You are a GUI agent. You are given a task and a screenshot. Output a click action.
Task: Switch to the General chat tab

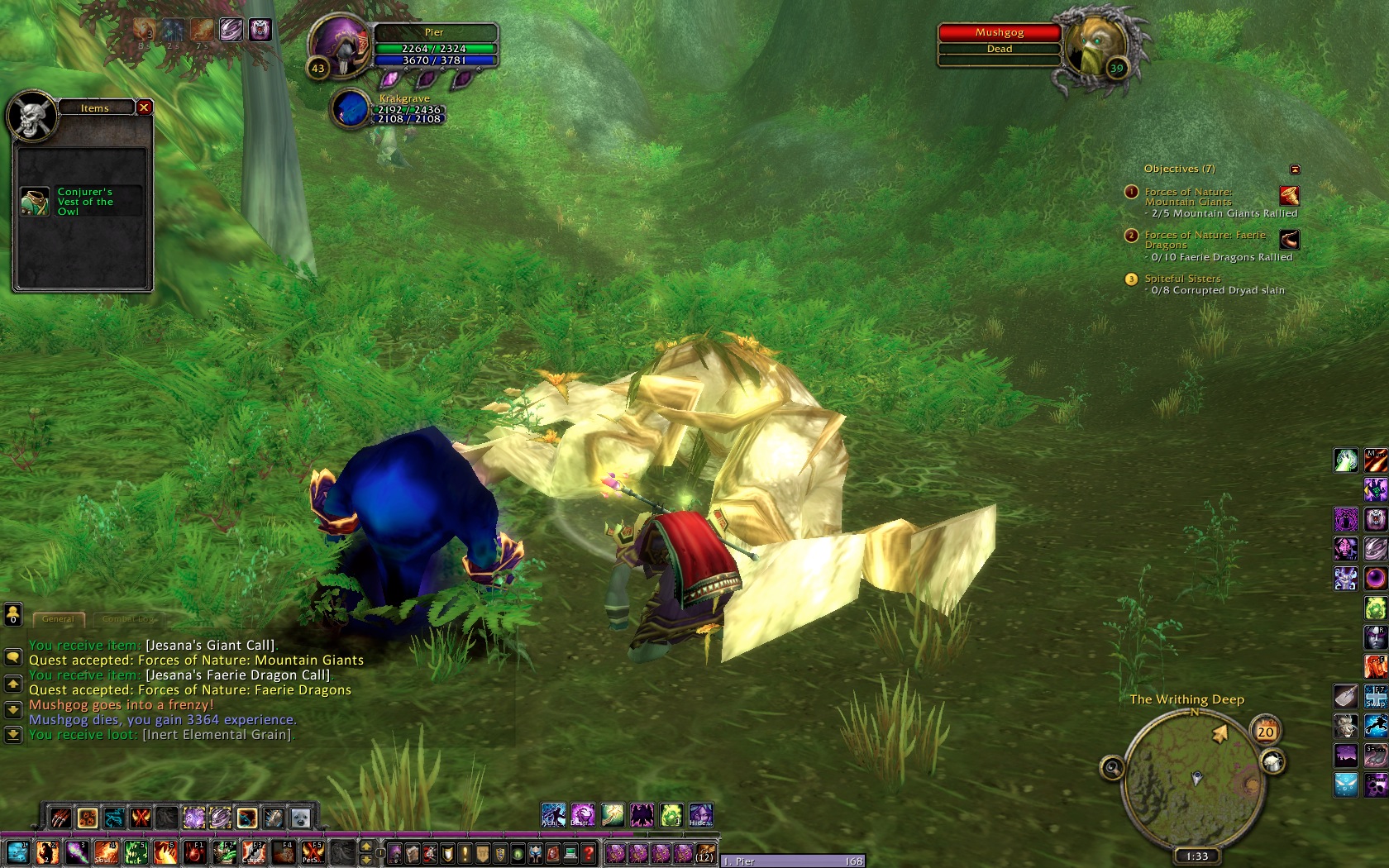tap(58, 618)
